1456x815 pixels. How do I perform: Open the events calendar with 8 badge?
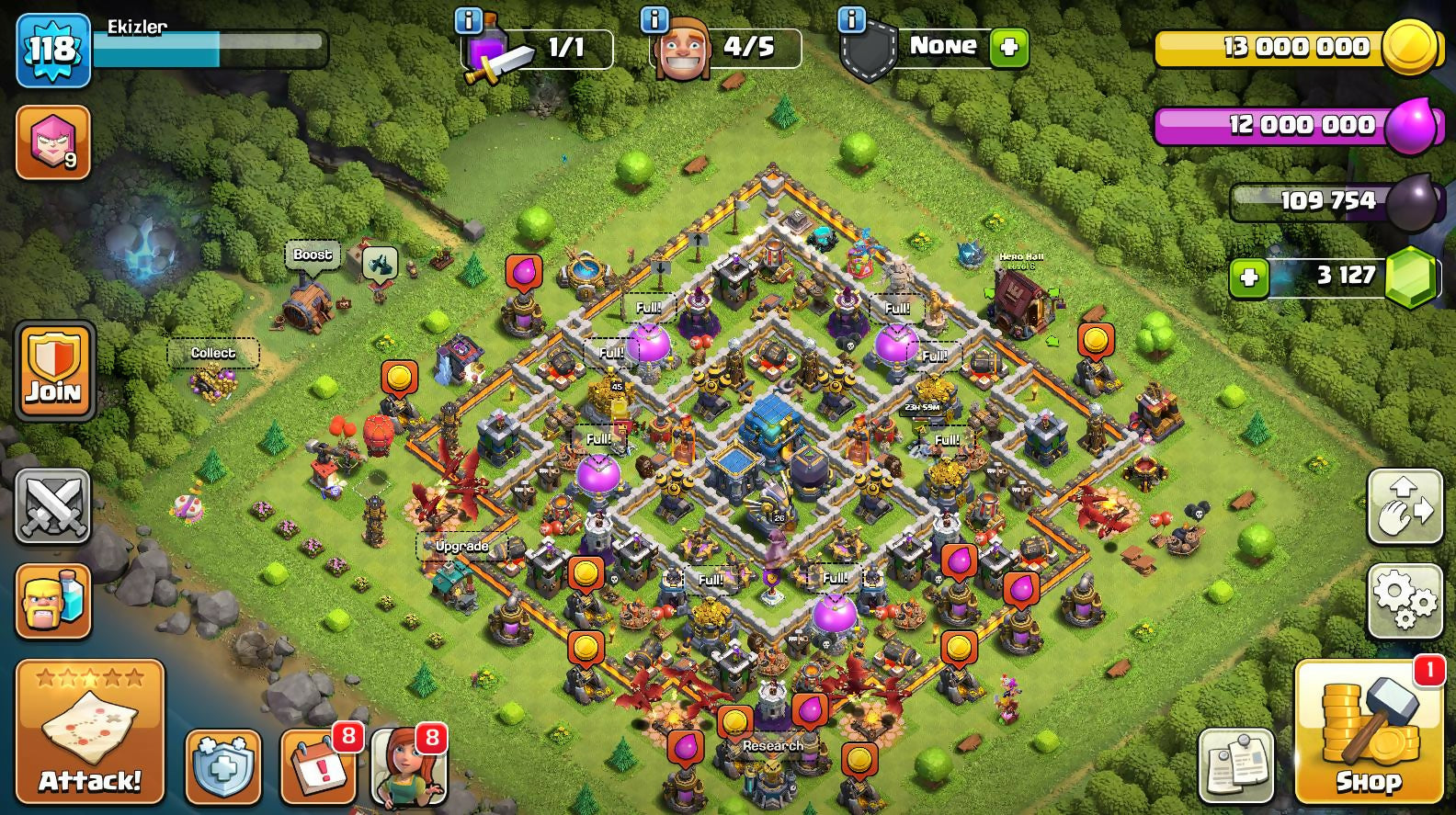point(318,767)
